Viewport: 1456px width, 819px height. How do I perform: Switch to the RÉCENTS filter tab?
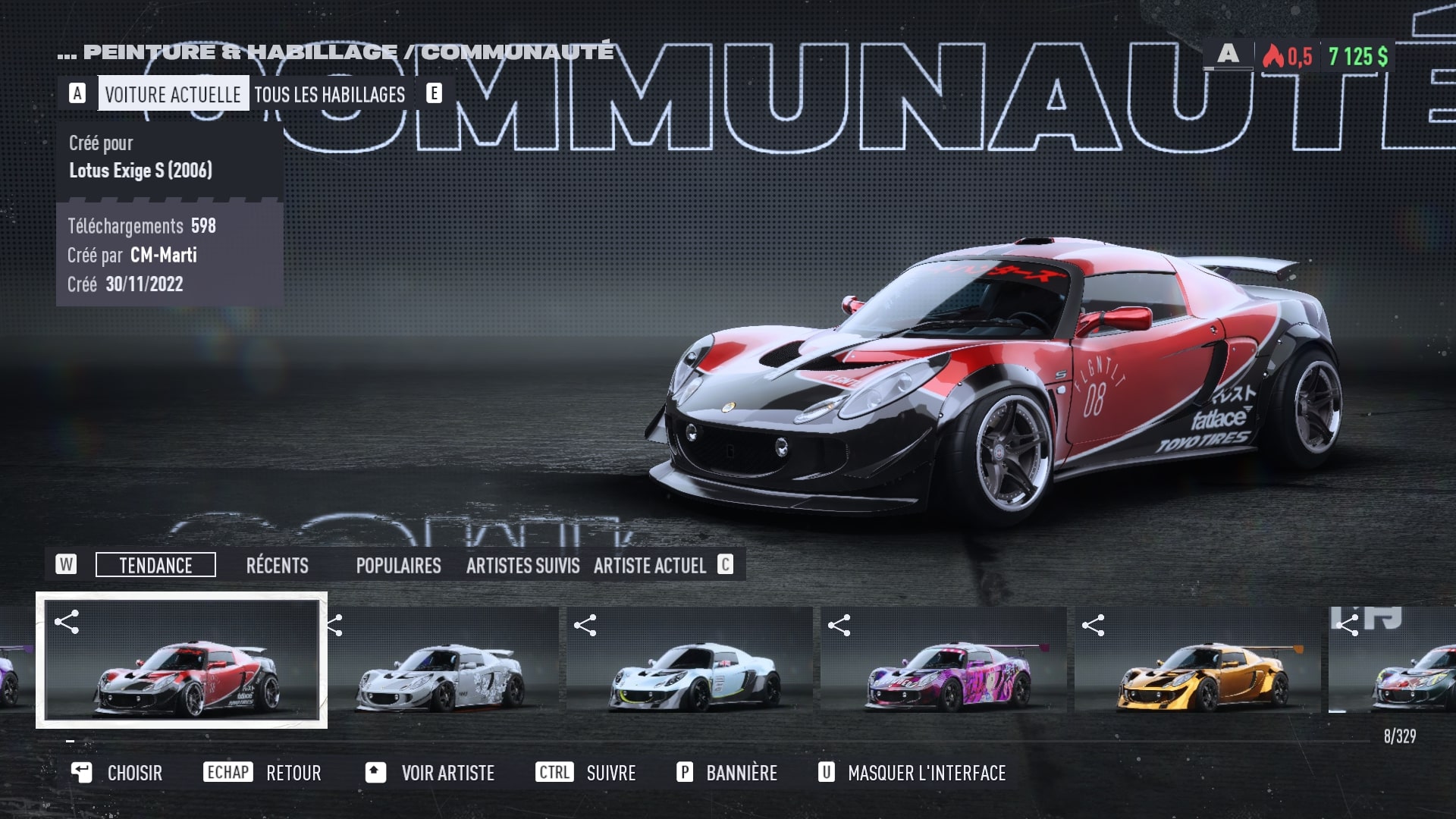(x=278, y=566)
